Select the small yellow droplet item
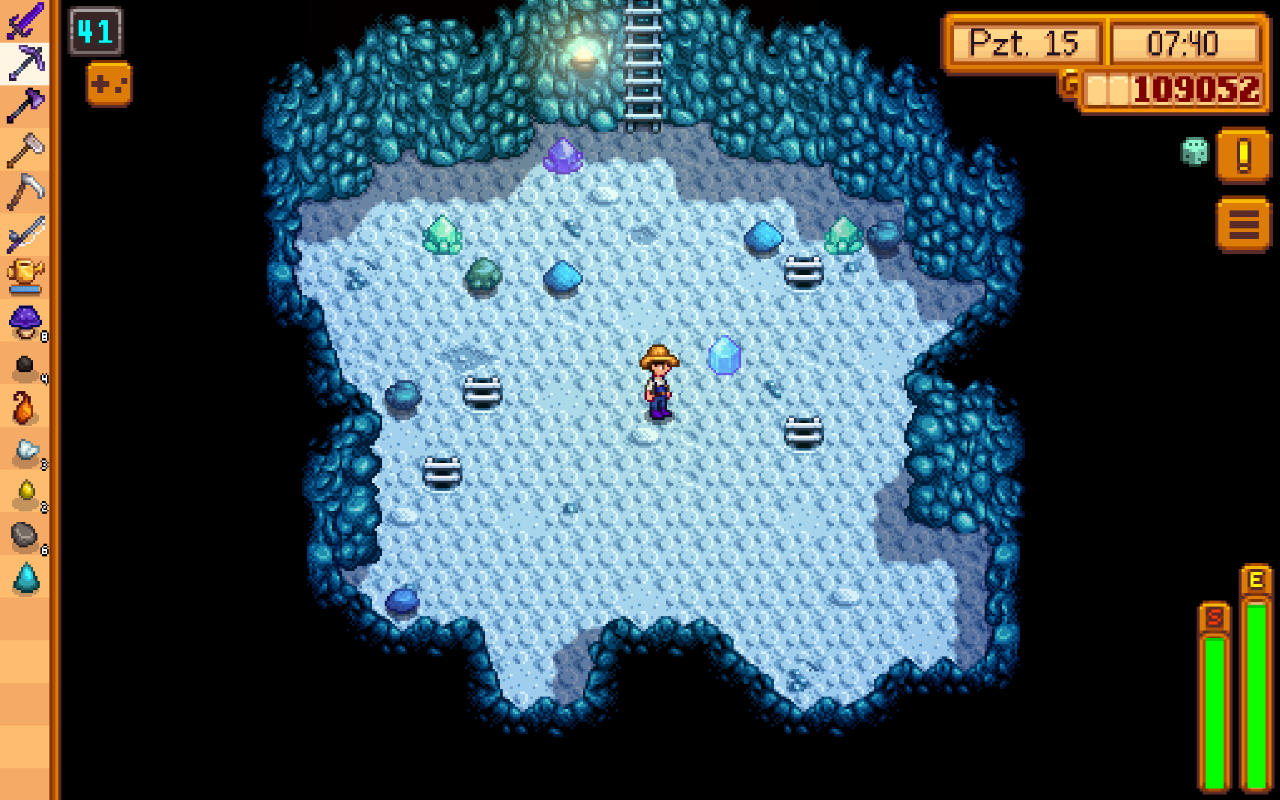The height and width of the screenshot is (800, 1280). pyautogui.click(x=26, y=494)
